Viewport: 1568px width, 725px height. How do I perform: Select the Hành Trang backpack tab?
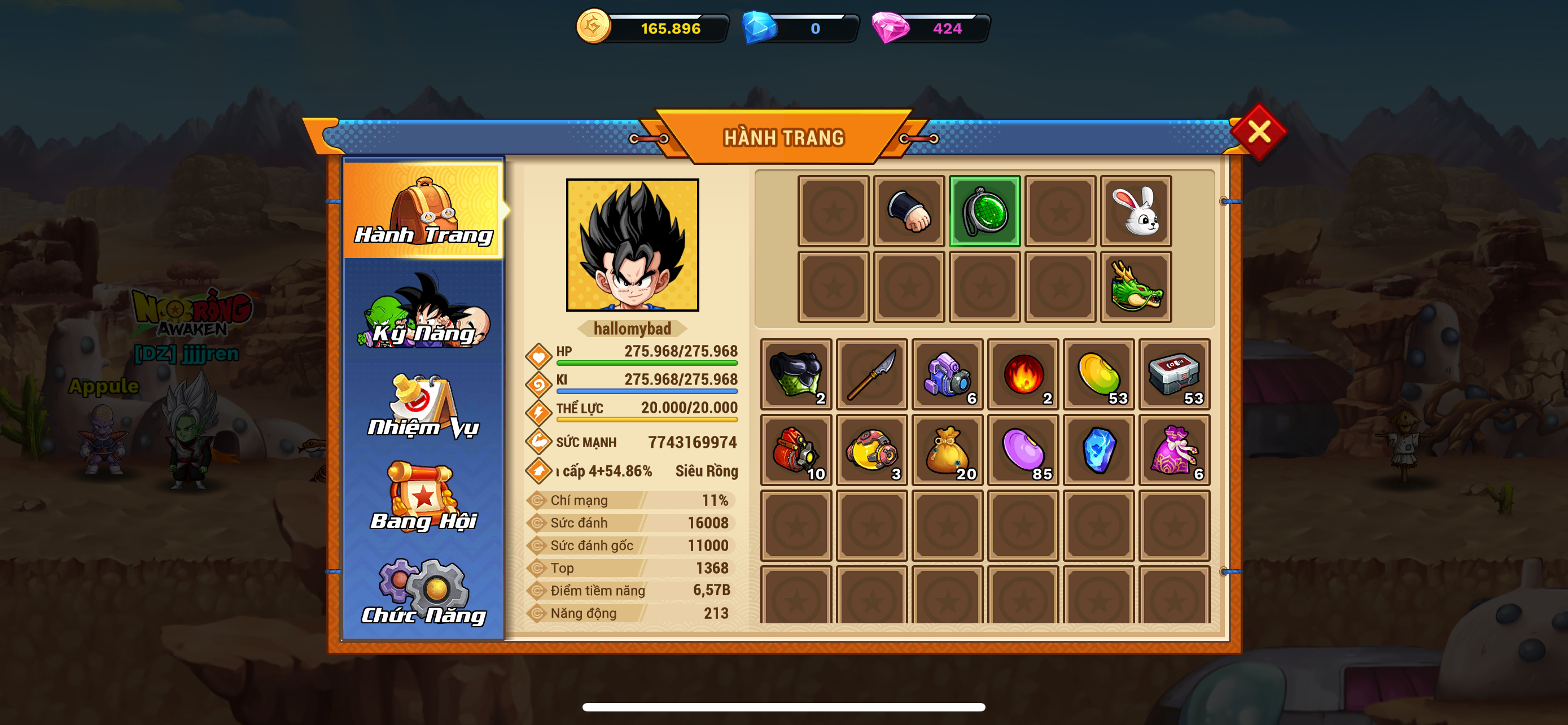pos(424,210)
